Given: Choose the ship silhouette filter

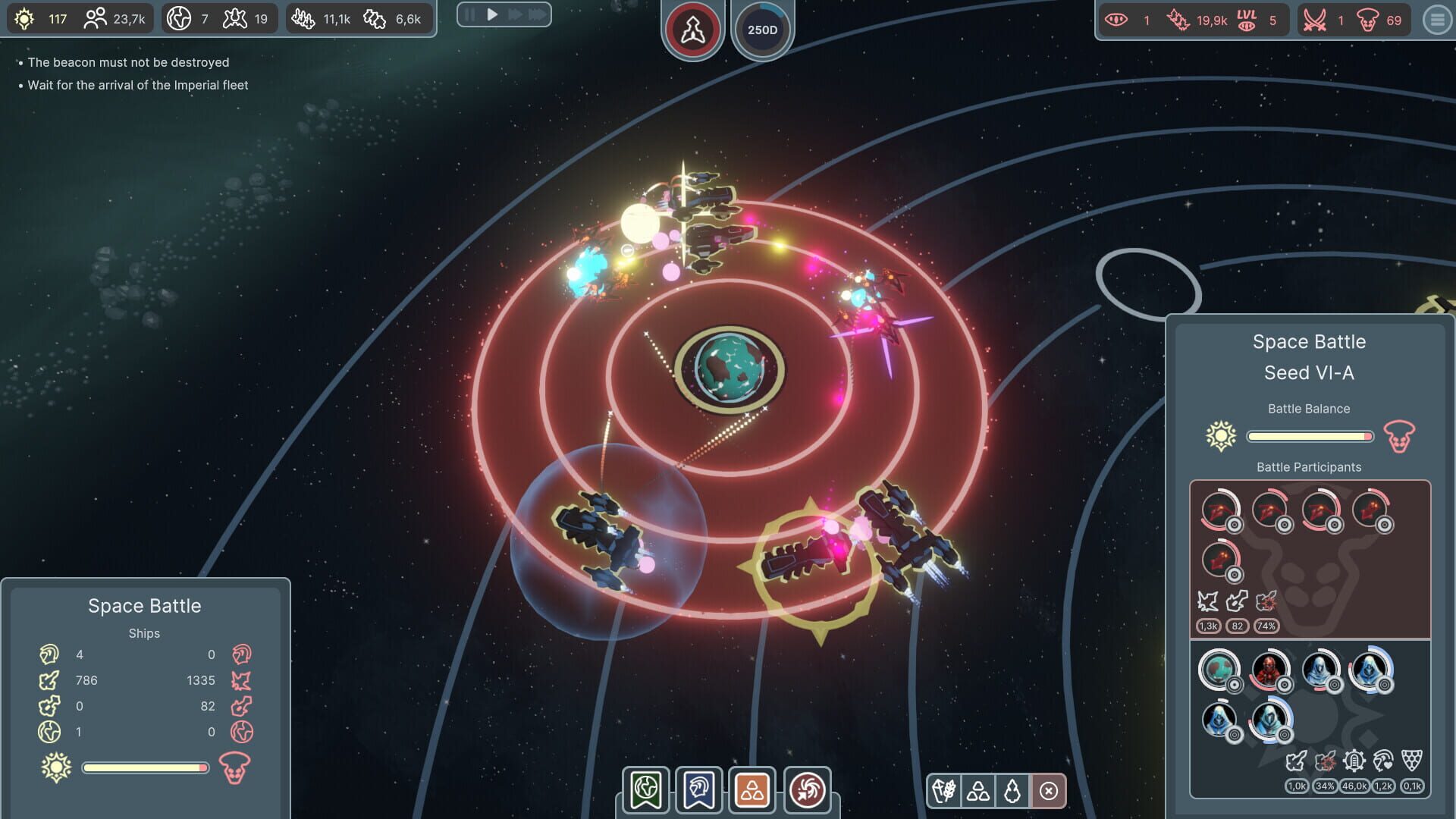Looking at the screenshot, I should coord(1012,791).
